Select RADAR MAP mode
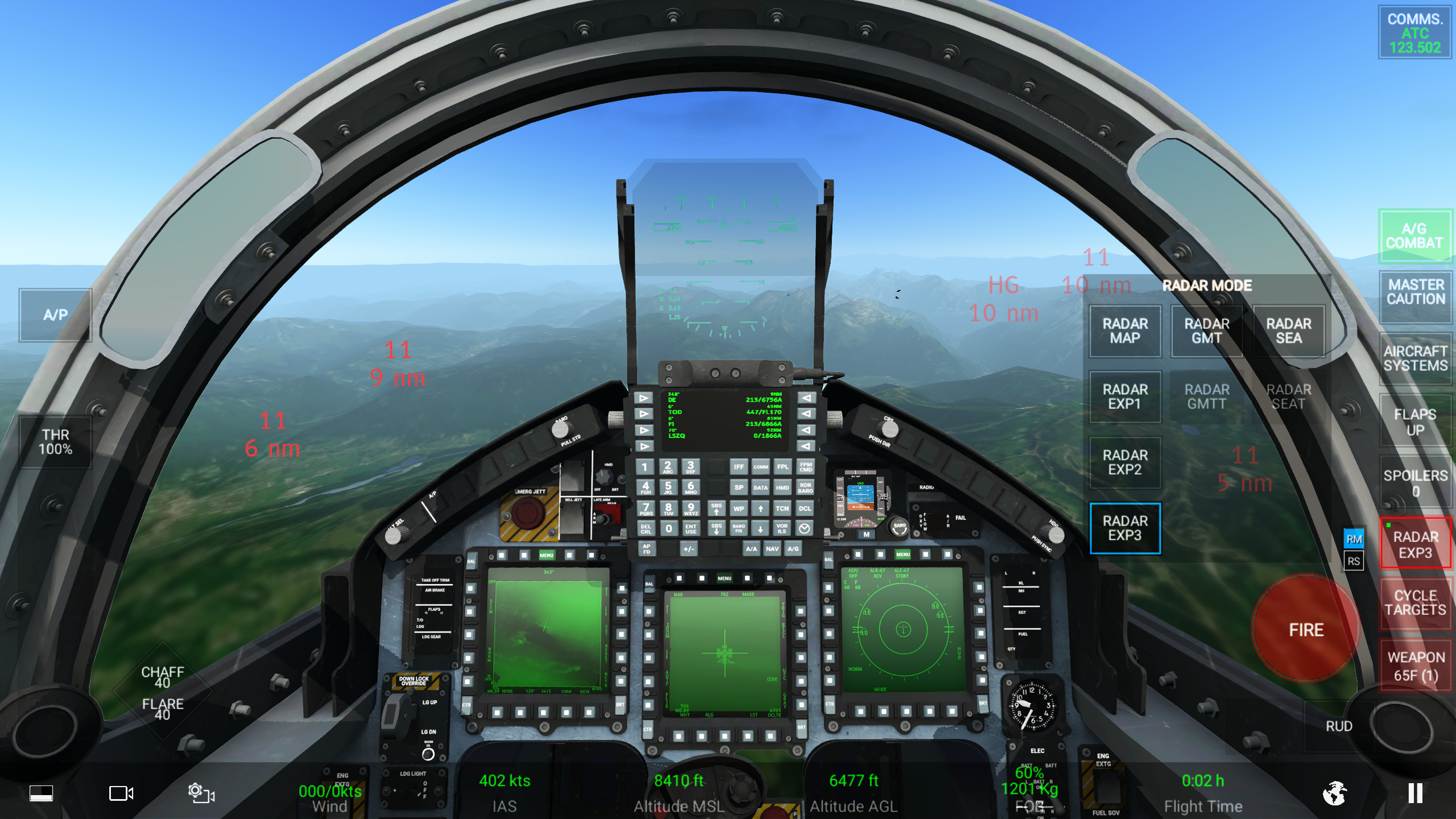Viewport: 1456px width, 819px height. (x=1125, y=331)
